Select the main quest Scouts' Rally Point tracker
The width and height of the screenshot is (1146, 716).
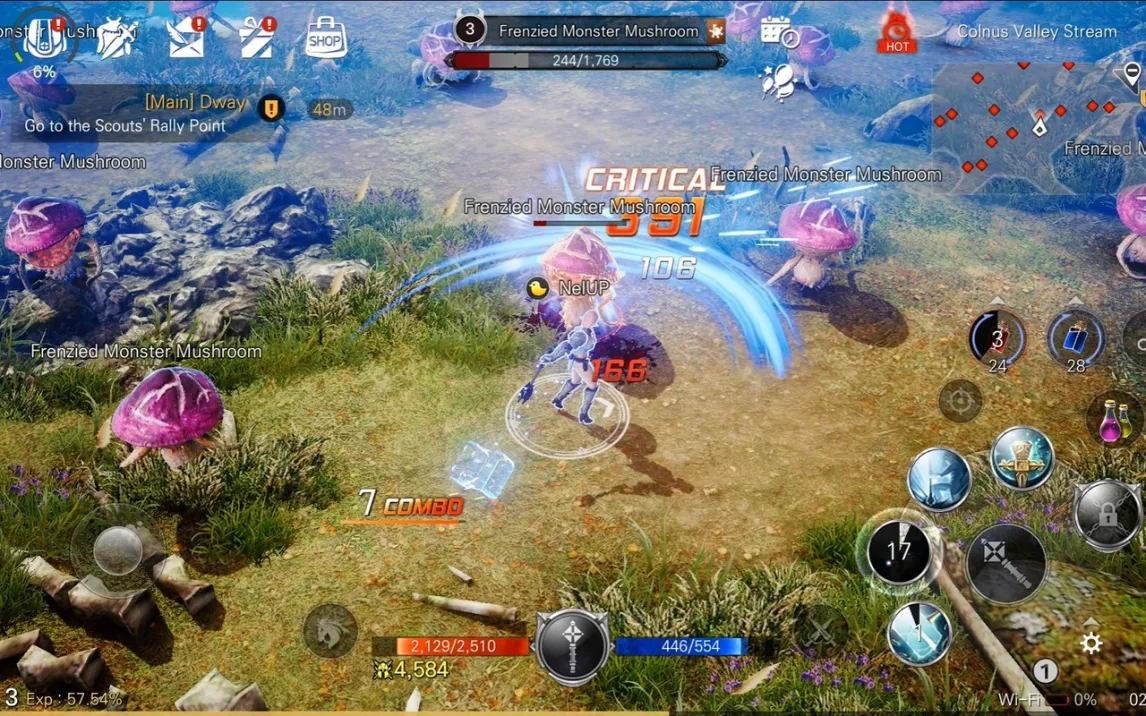point(140,114)
